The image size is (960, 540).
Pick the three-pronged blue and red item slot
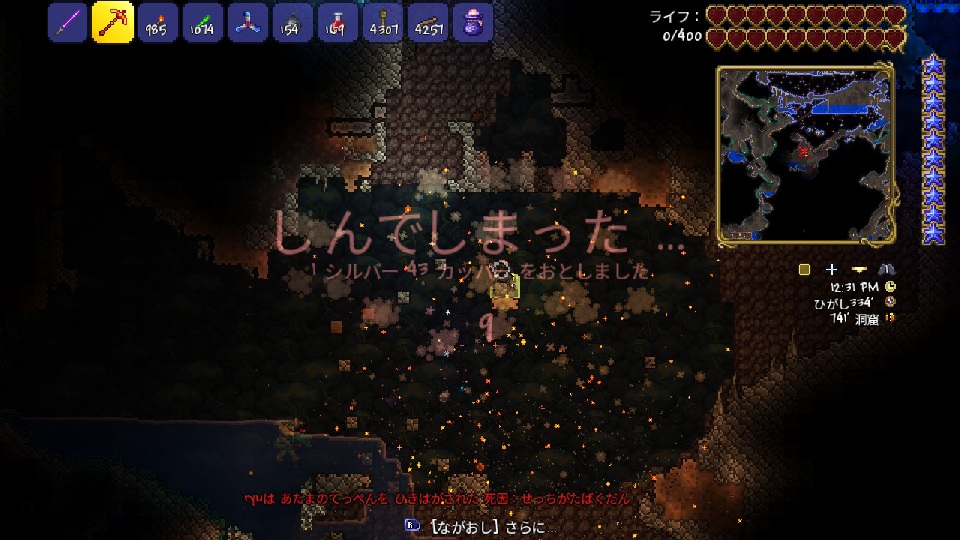tap(245, 22)
